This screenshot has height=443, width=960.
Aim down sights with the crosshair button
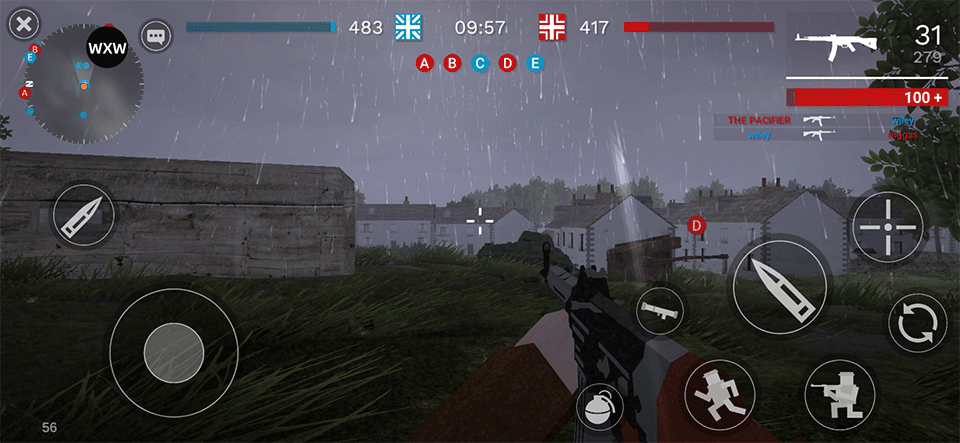[x=887, y=227]
